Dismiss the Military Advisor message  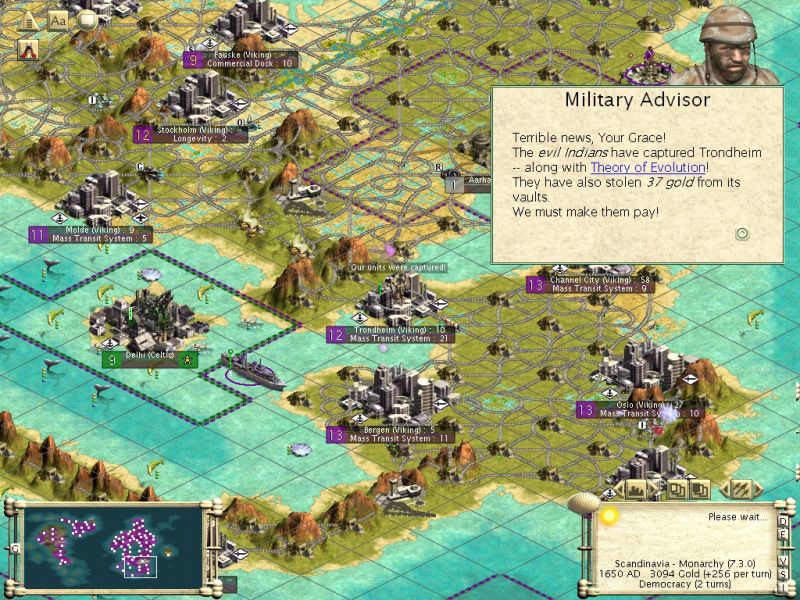(x=741, y=234)
